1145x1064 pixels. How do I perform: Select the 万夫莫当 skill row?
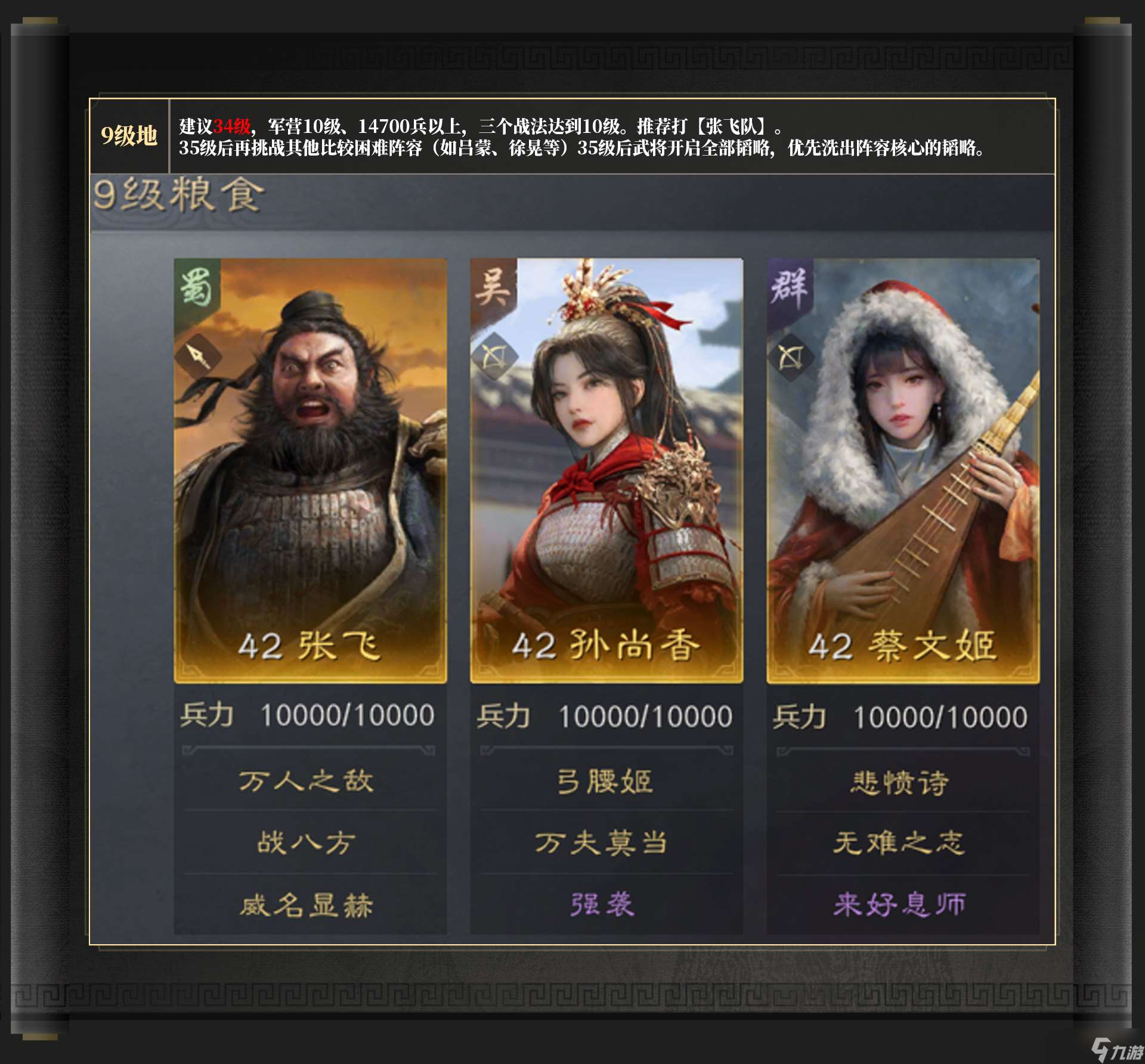pyautogui.click(x=601, y=843)
